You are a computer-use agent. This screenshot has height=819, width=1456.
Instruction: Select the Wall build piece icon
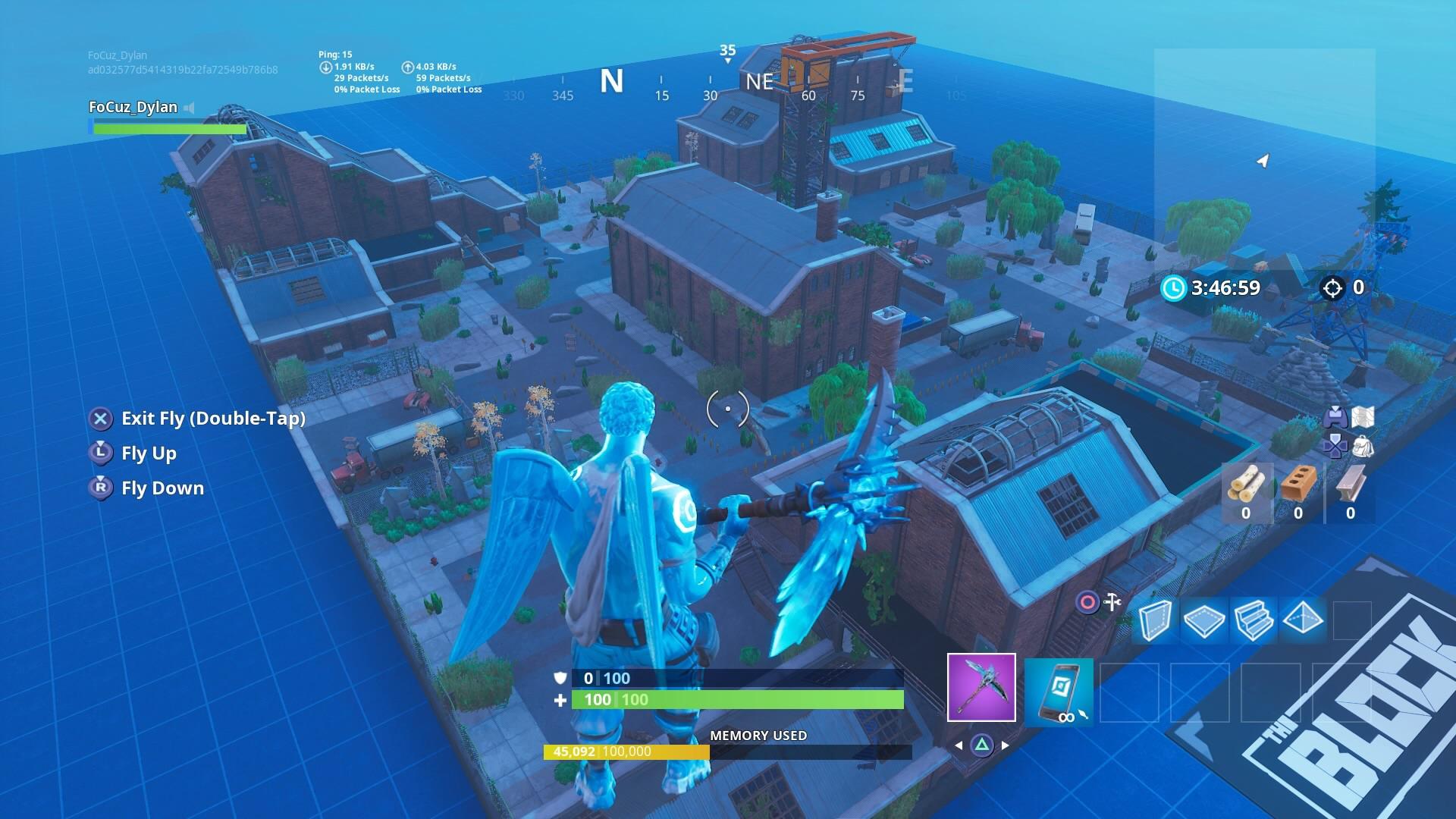tap(1156, 620)
